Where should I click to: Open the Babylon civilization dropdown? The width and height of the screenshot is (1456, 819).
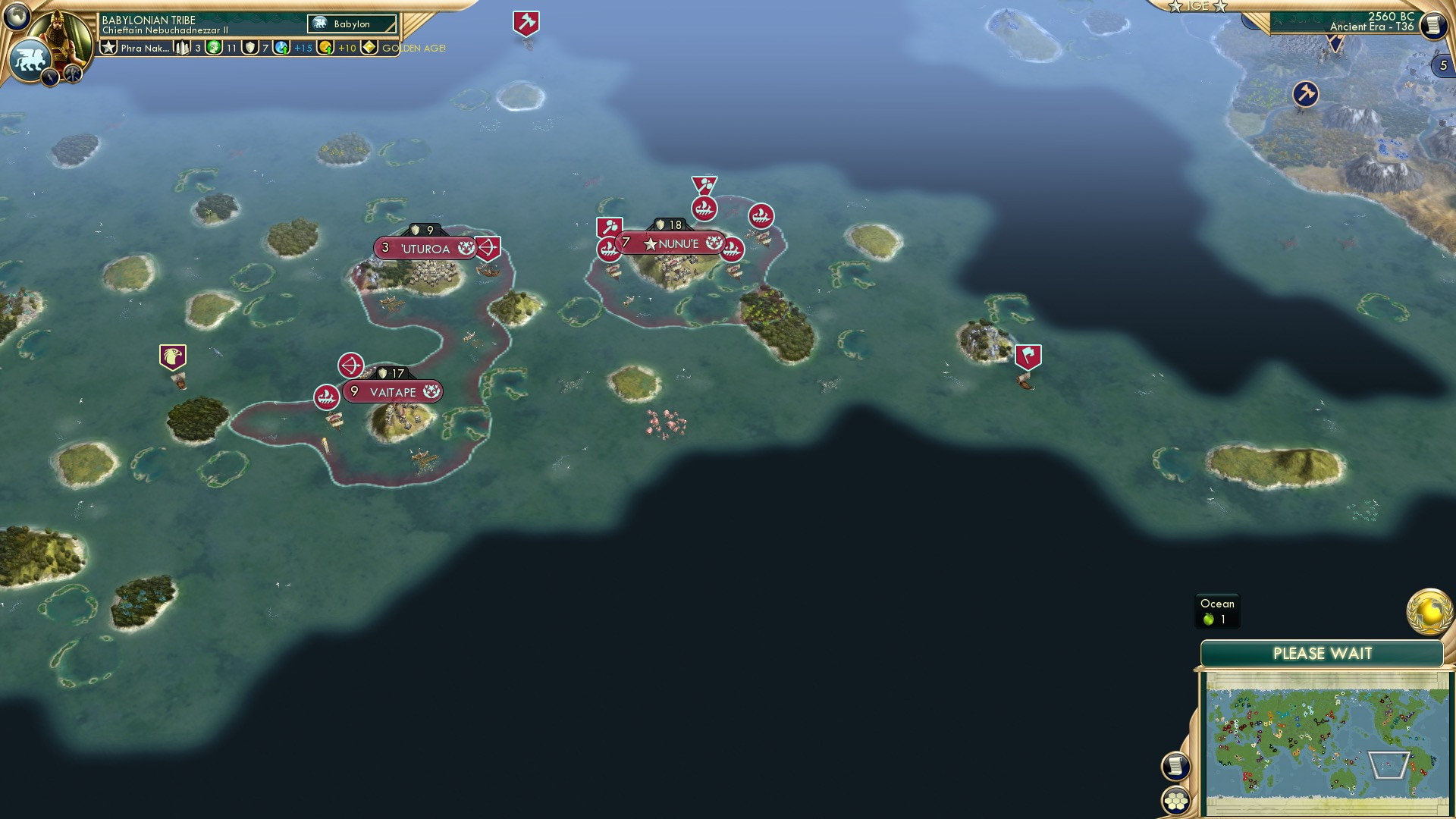(x=351, y=24)
